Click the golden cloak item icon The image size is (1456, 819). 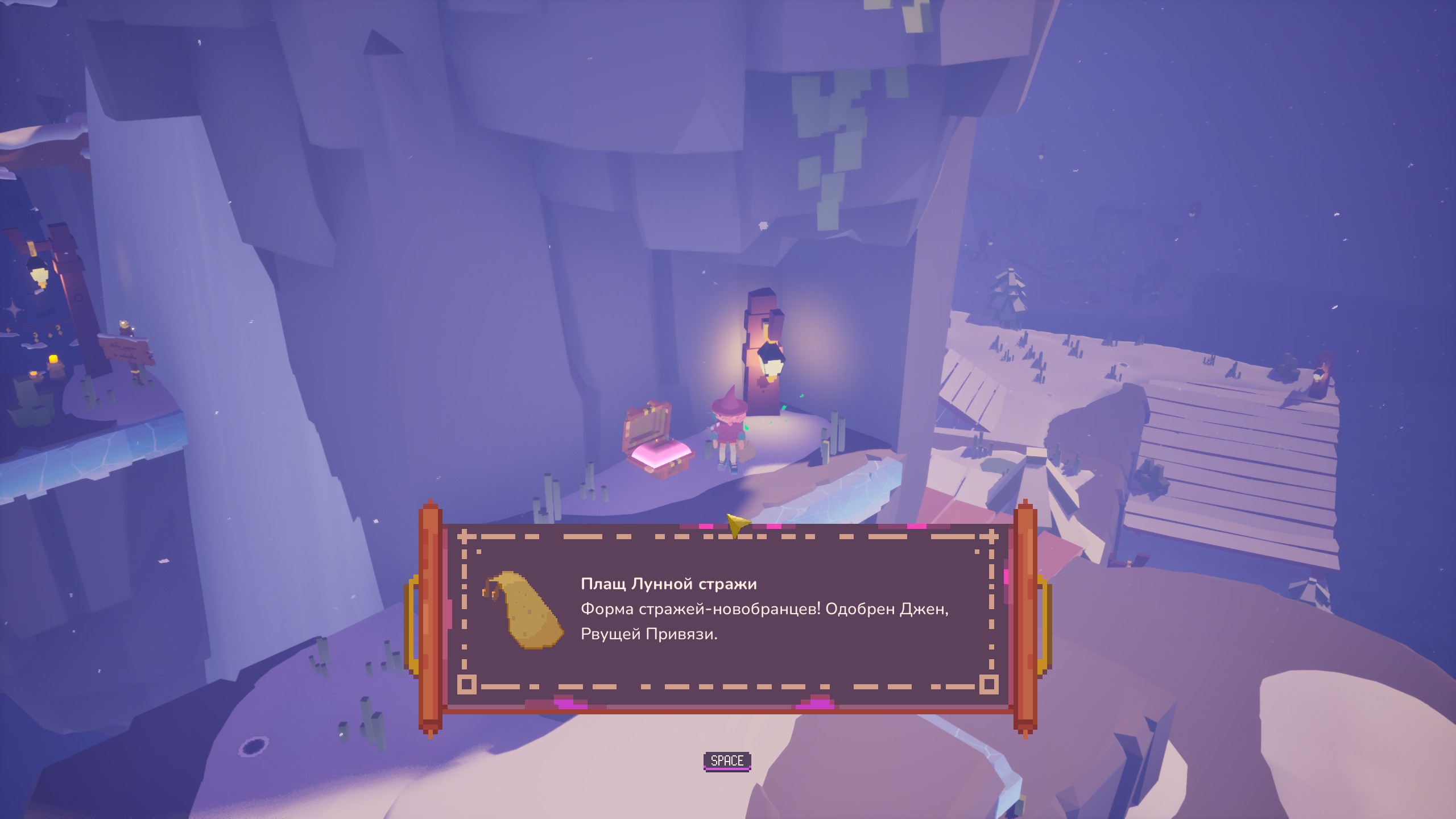pyautogui.click(x=523, y=611)
